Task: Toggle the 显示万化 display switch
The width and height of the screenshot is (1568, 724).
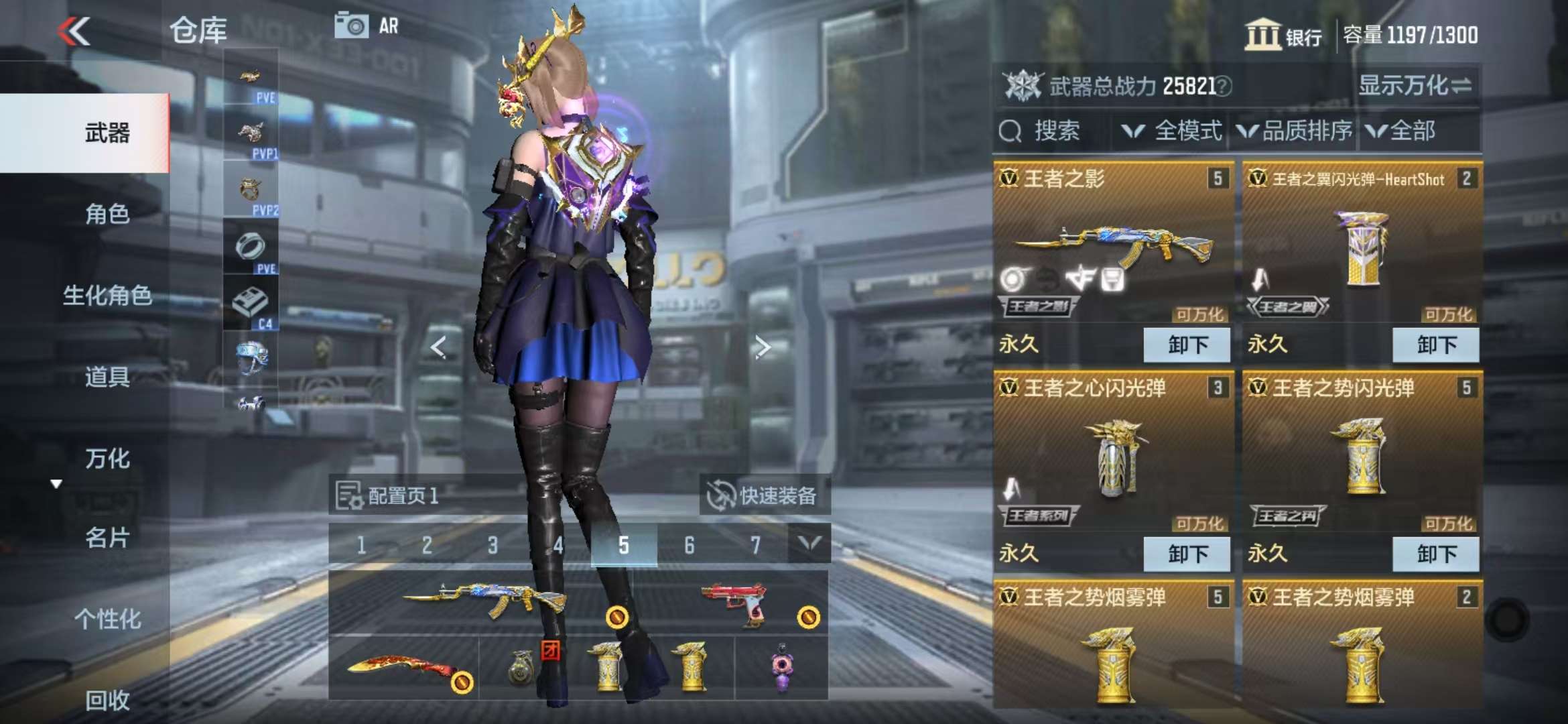Action: pyautogui.click(x=1414, y=86)
